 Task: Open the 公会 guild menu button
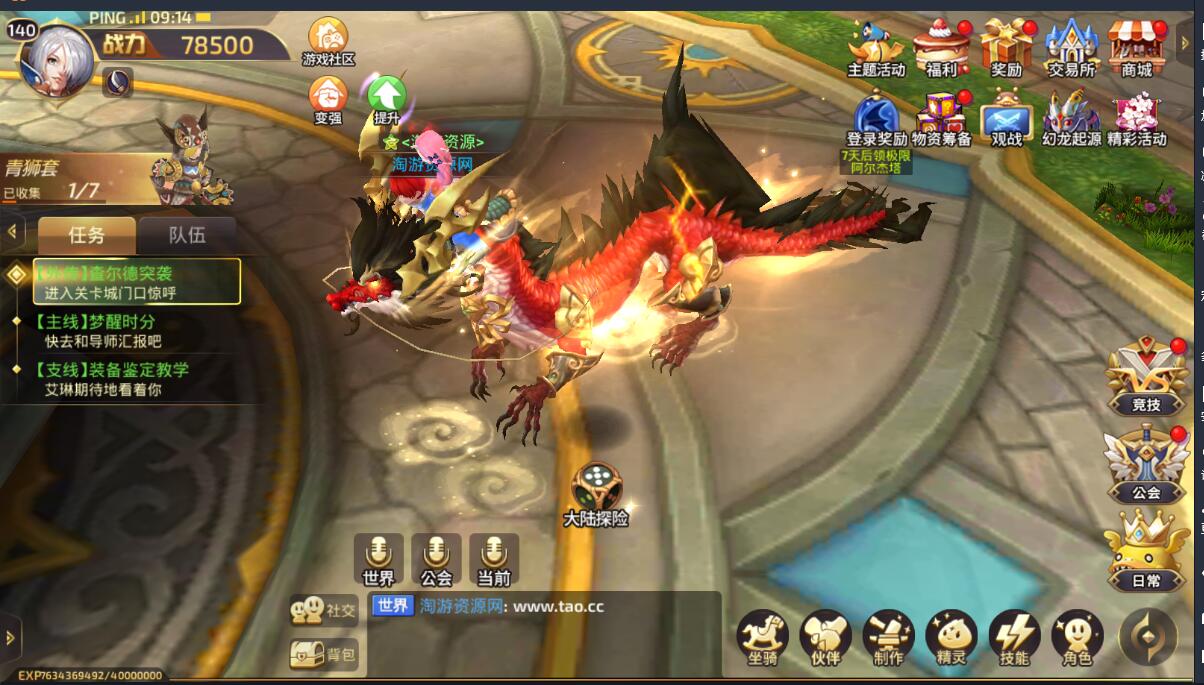pyautogui.click(x=1146, y=464)
